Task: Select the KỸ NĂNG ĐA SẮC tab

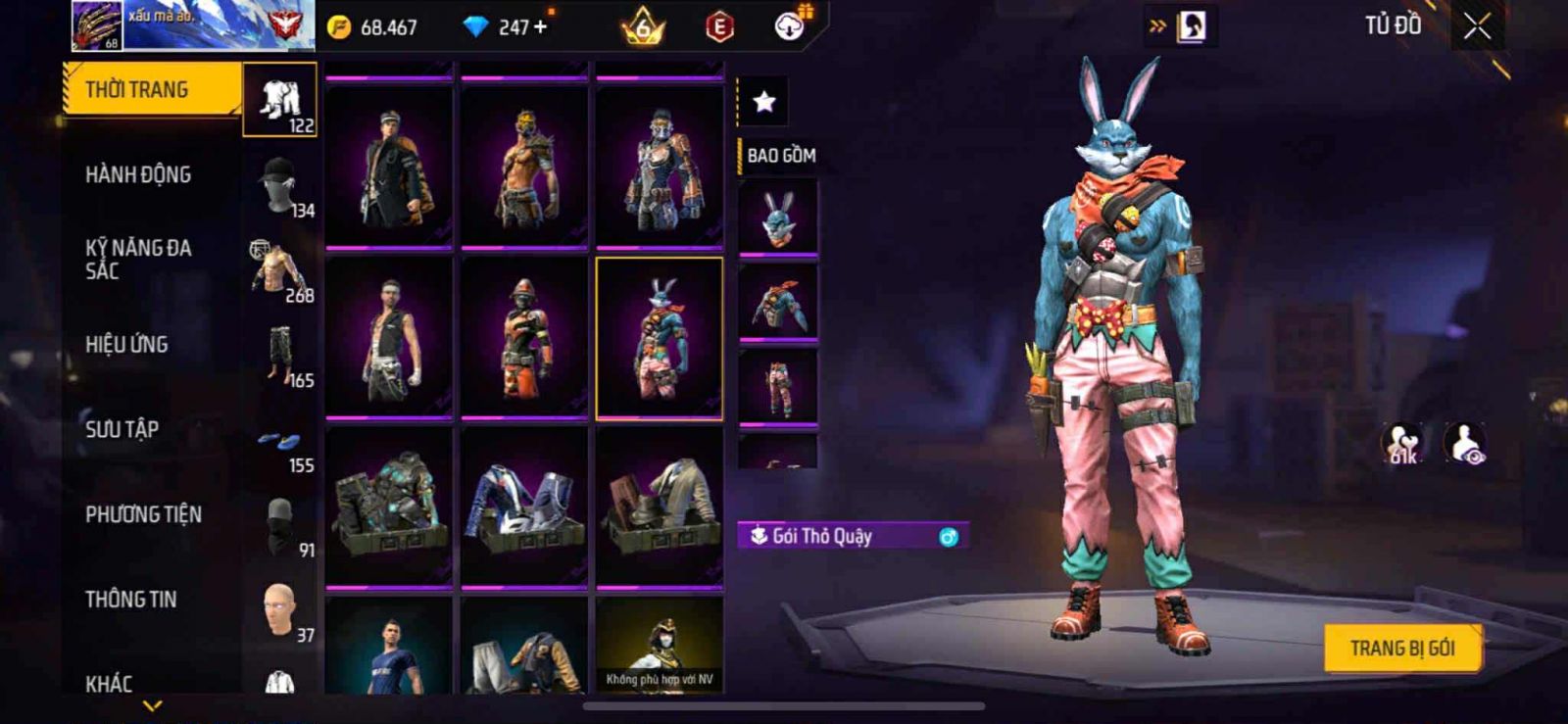Action: [x=138, y=260]
